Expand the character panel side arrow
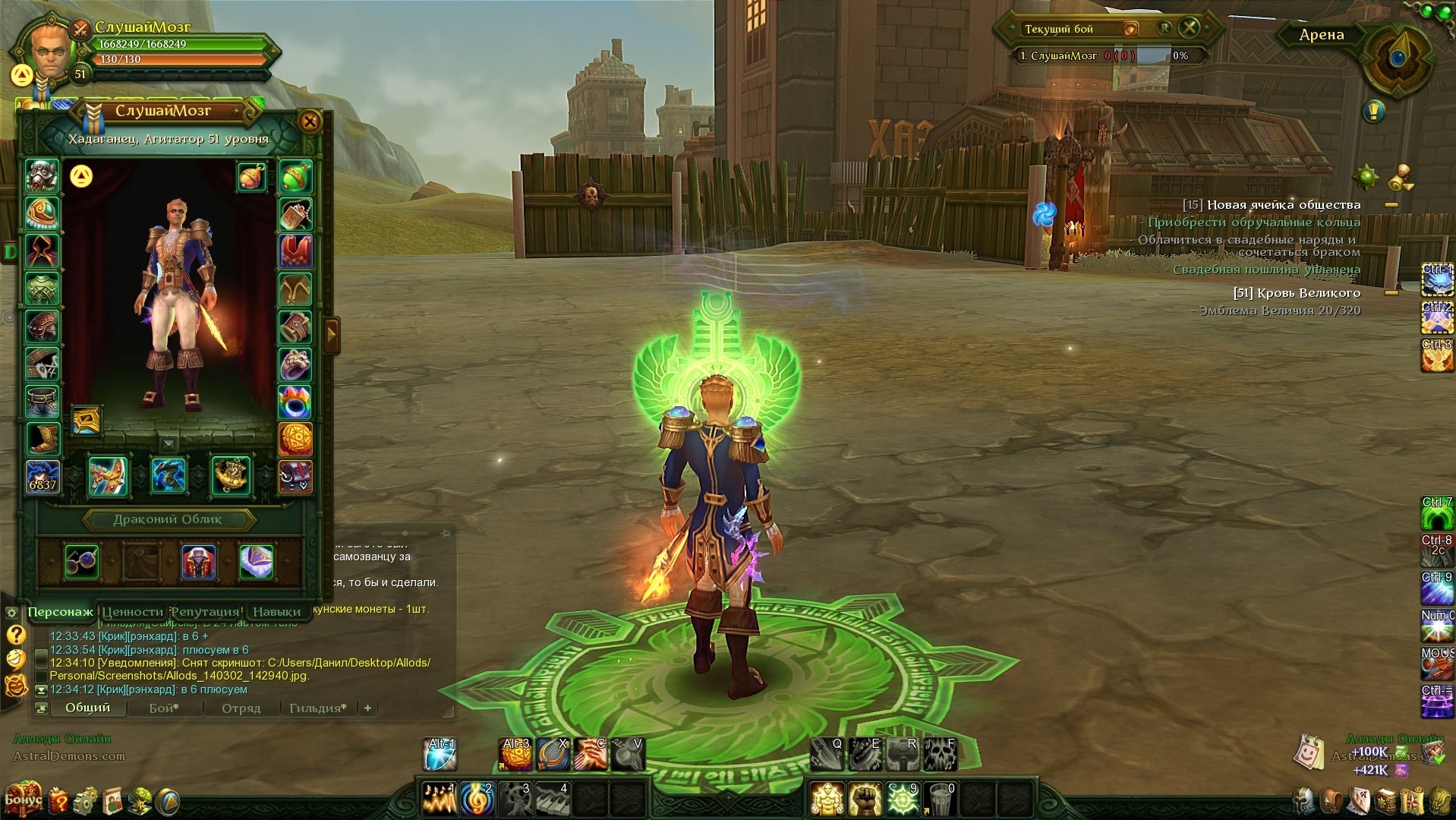Screen dimensions: 1456x820 pos(332,334)
